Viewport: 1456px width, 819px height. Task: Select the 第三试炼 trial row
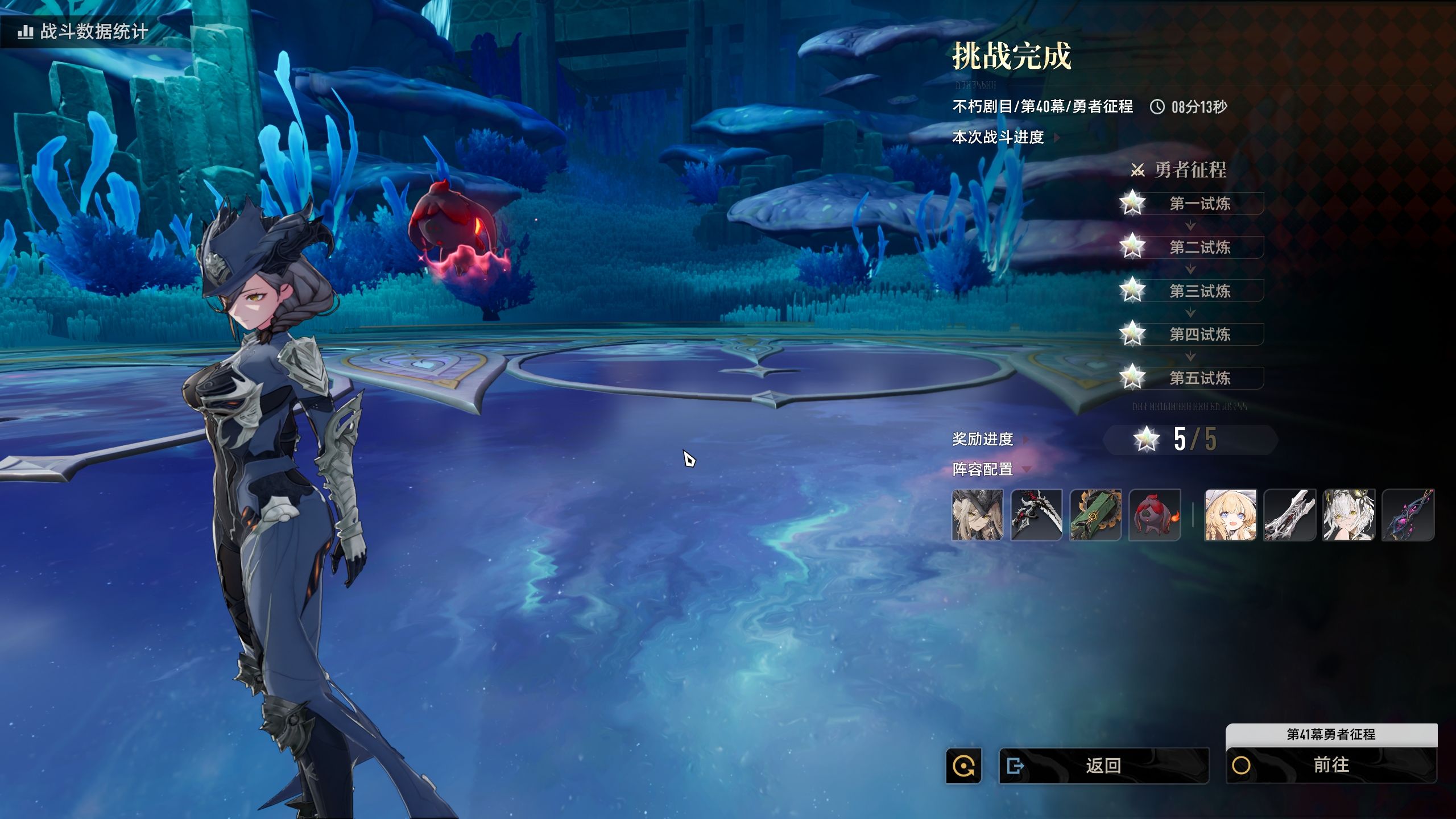[x=1199, y=291]
